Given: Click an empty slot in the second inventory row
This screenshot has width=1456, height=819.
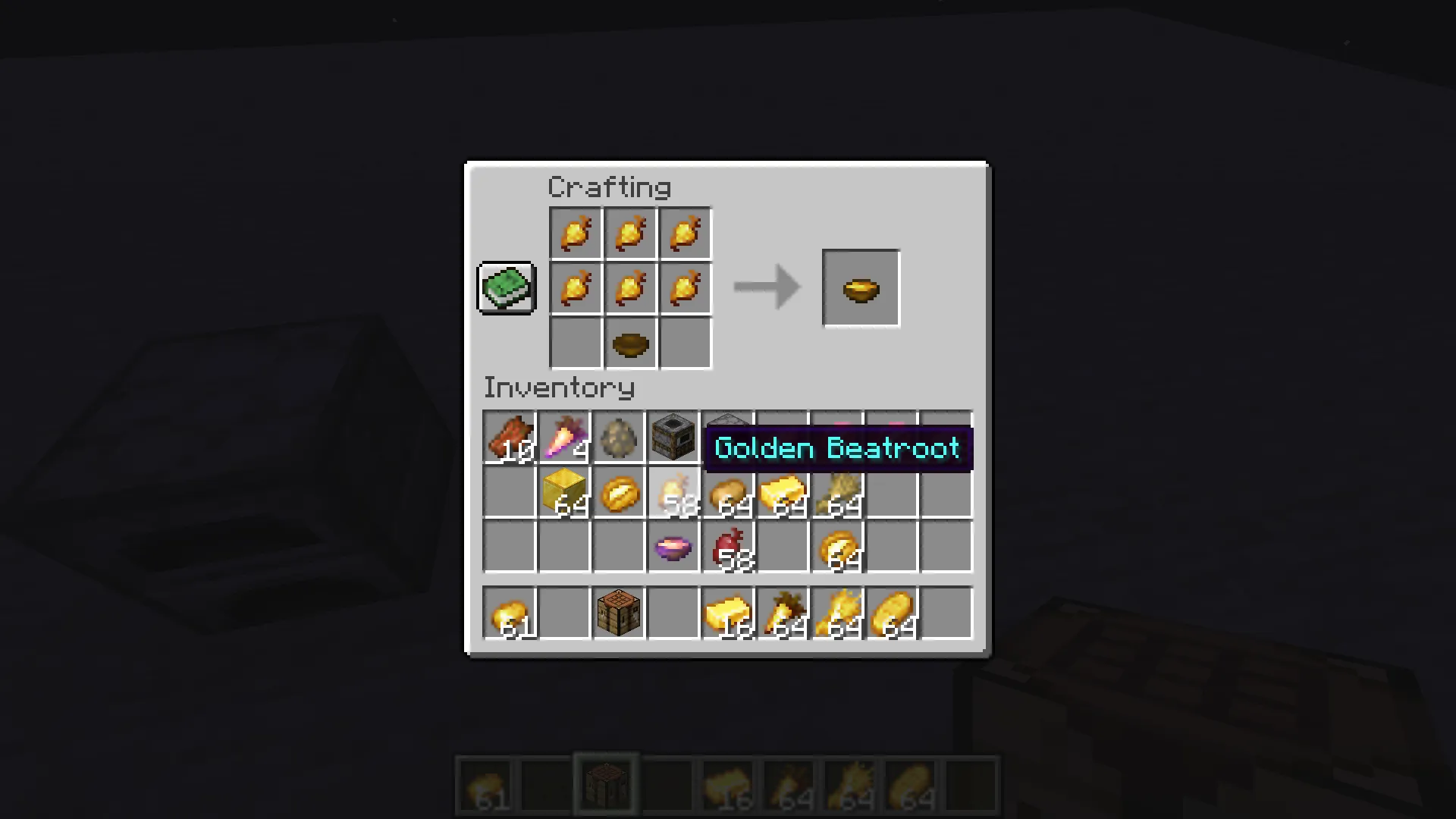Looking at the screenshot, I should [509, 493].
